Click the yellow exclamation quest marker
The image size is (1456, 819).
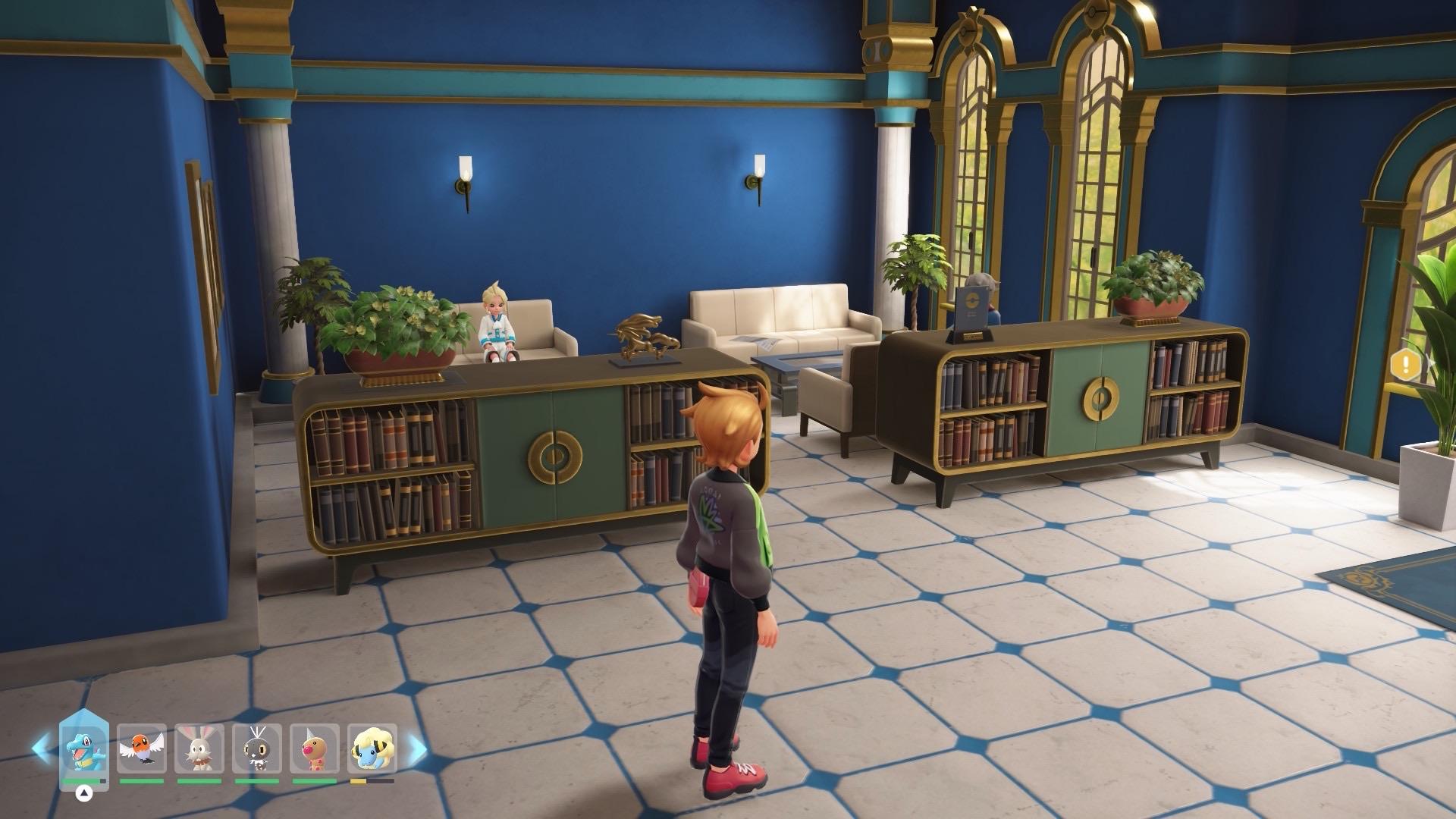(1407, 366)
